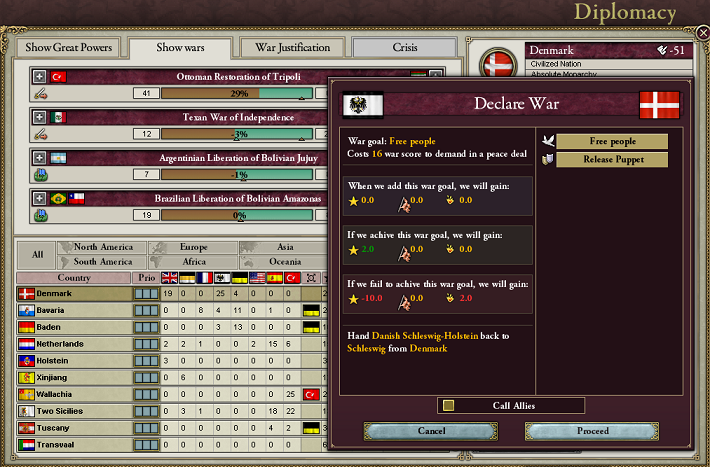Switch to the War Justification tab

pos(292,47)
